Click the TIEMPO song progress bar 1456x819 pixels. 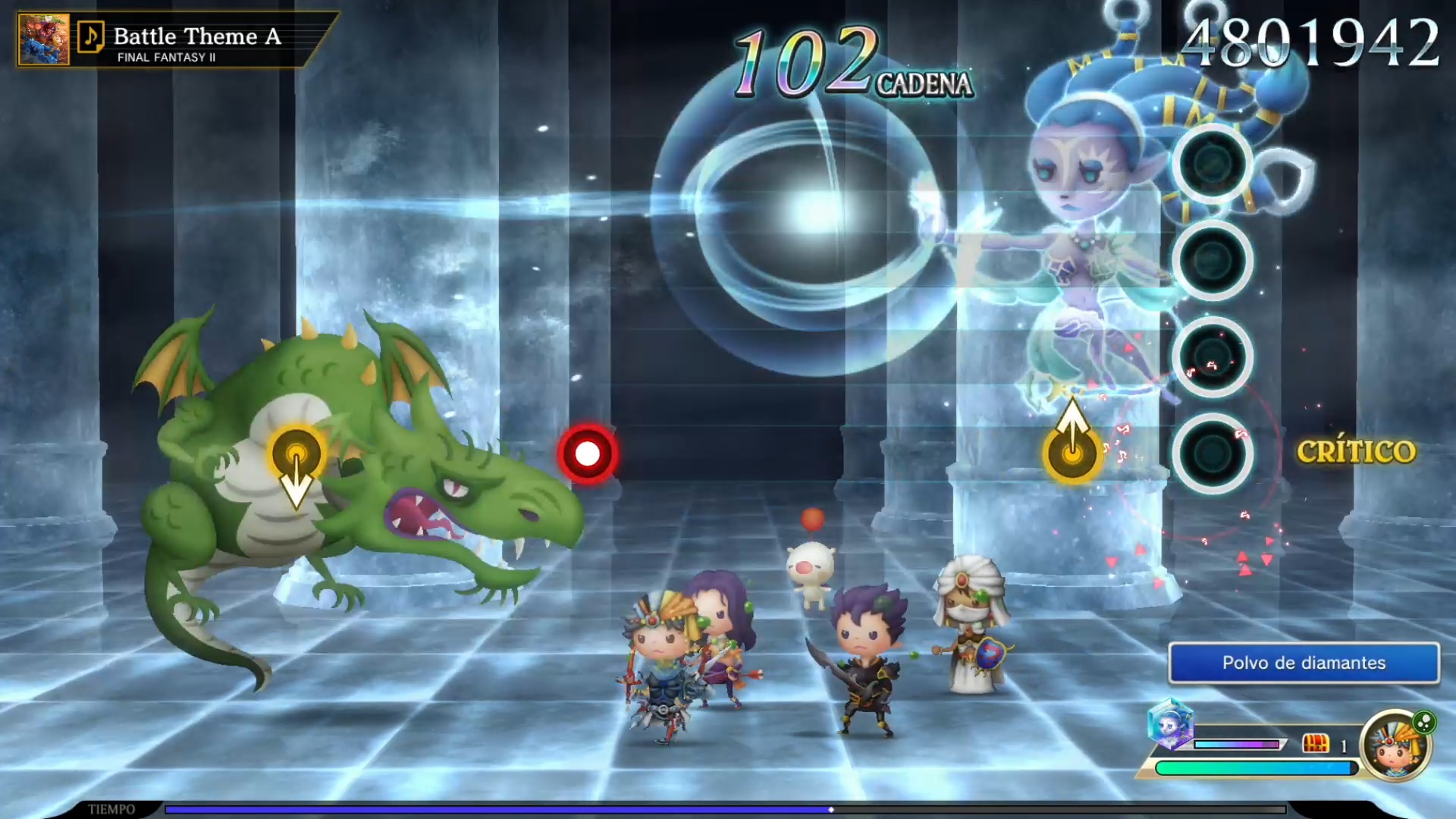[725, 809]
